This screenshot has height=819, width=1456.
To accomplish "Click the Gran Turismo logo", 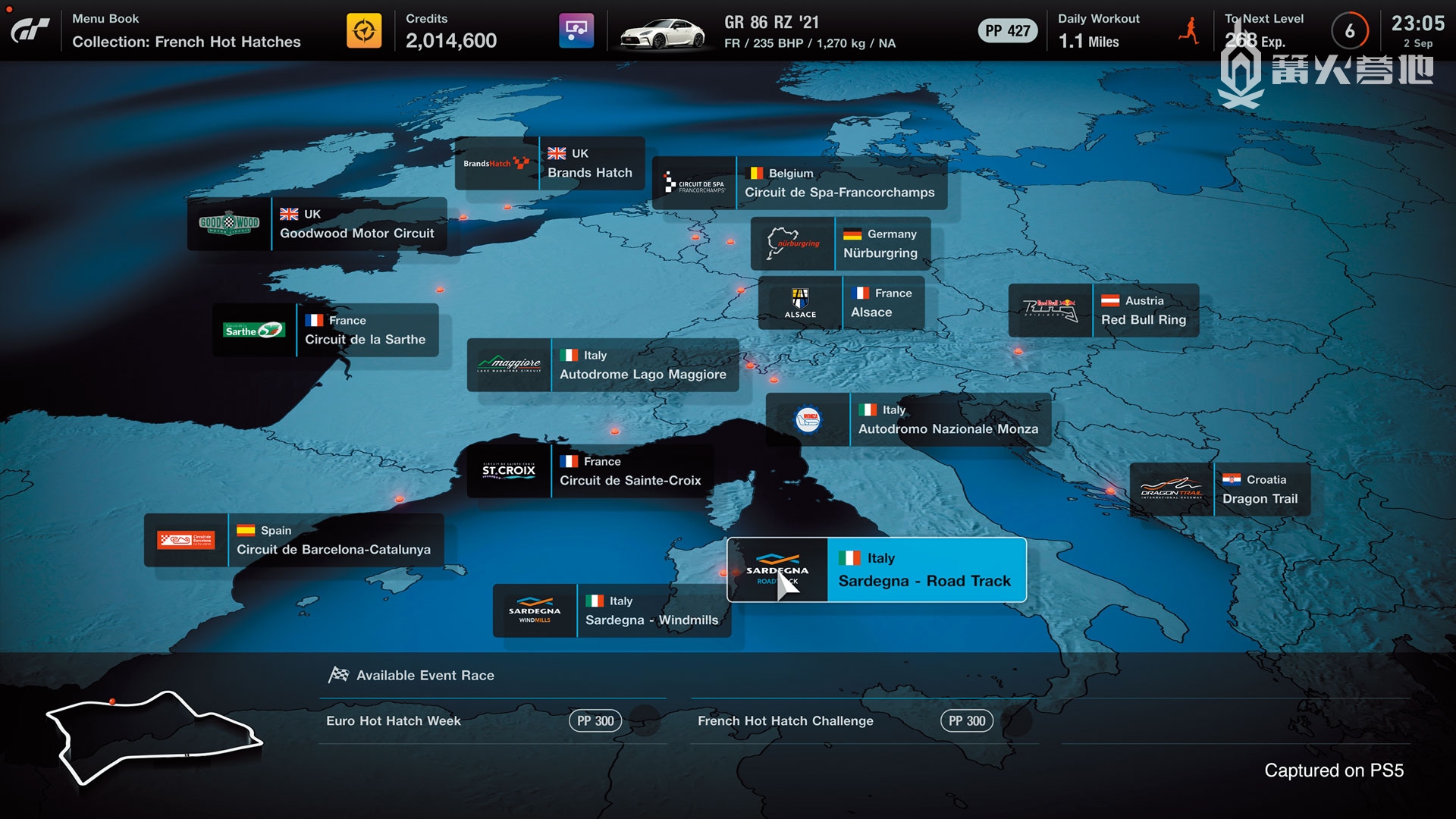I will click(x=30, y=31).
